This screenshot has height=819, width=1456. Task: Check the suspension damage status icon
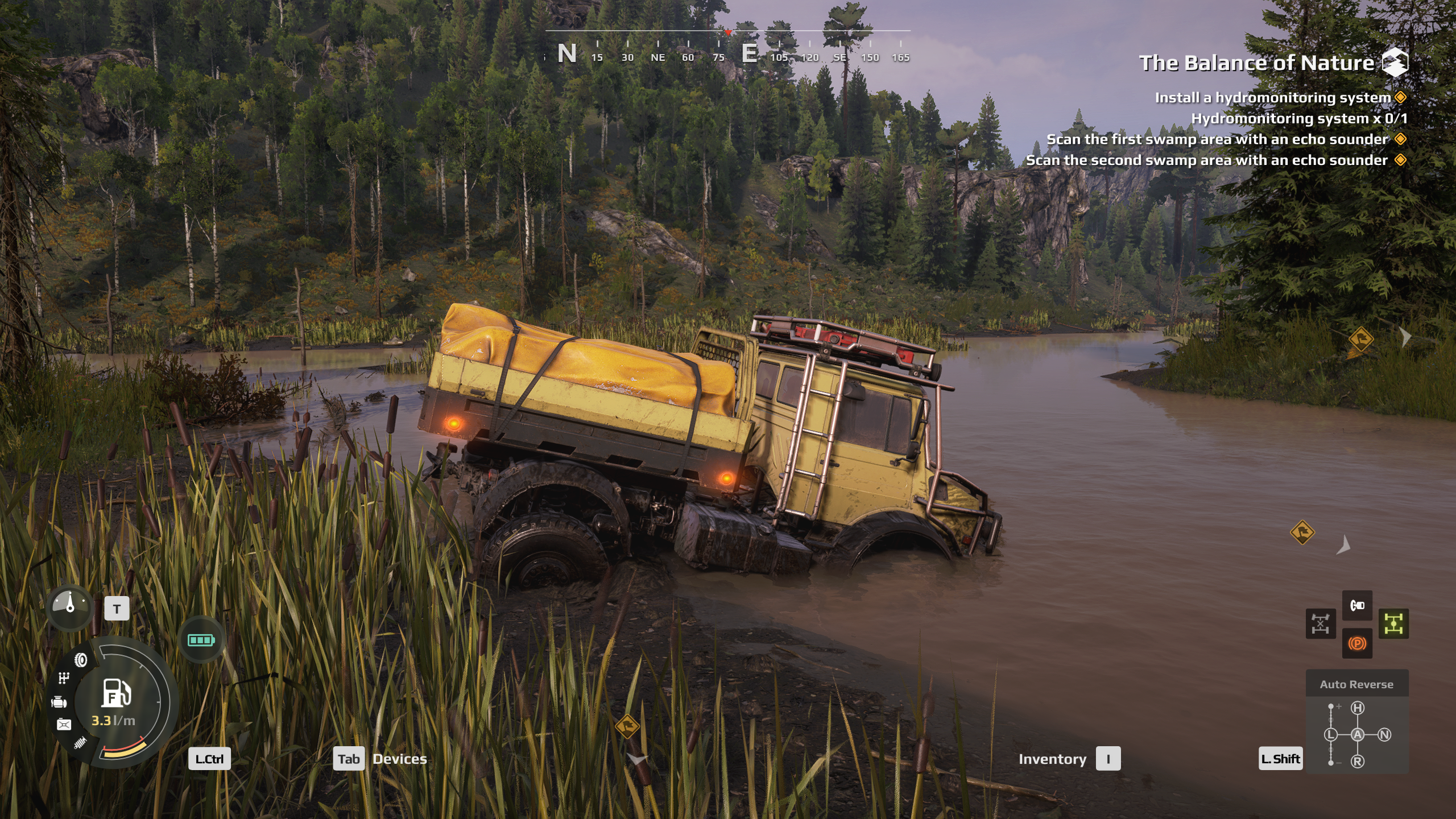[80, 742]
